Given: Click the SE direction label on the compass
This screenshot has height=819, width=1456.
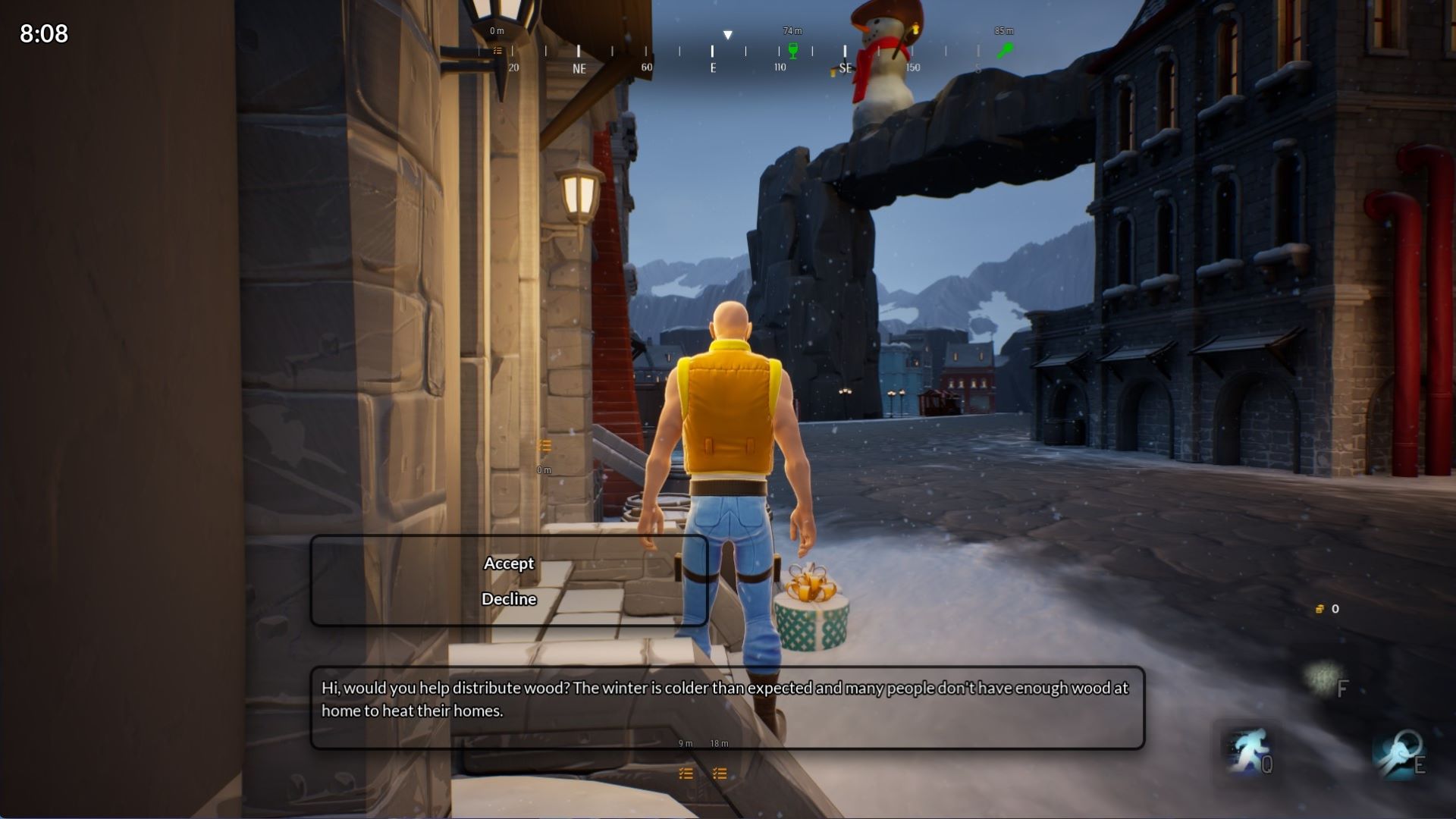Looking at the screenshot, I should point(846,67).
